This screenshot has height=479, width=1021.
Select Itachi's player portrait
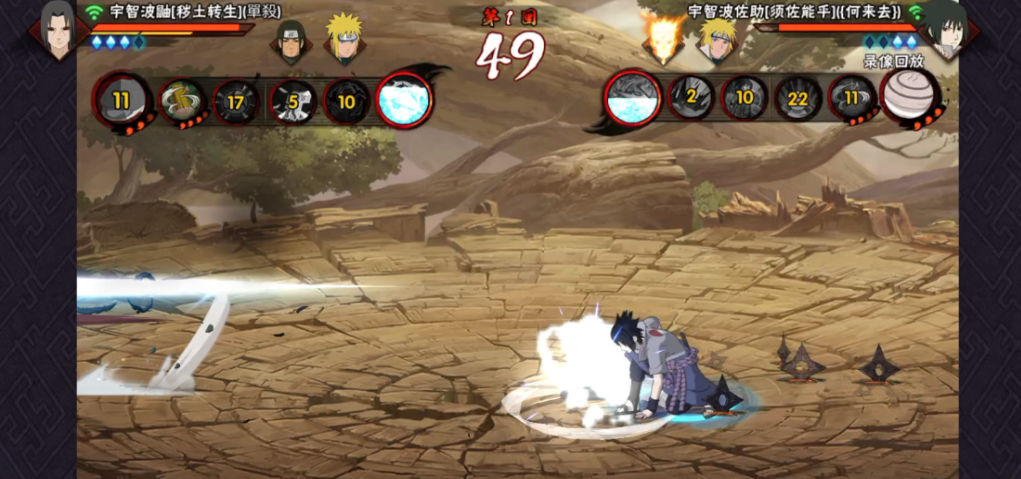pos(57,28)
